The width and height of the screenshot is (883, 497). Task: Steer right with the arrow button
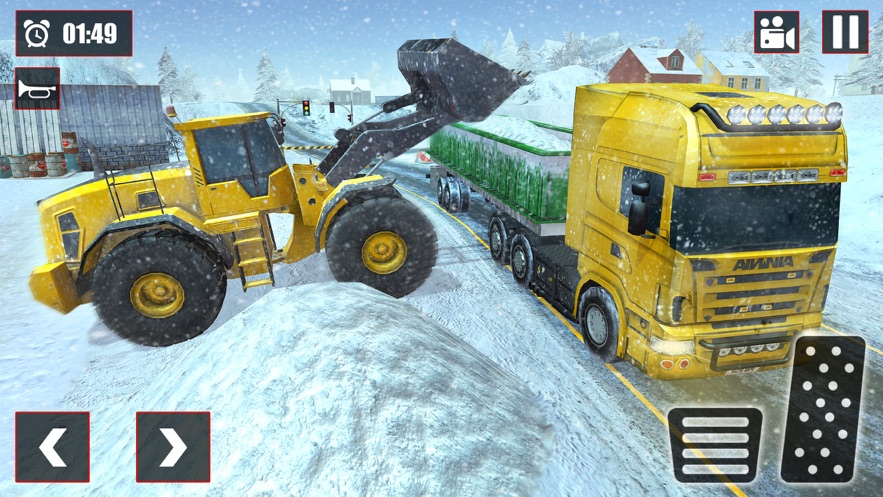point(173,447)
